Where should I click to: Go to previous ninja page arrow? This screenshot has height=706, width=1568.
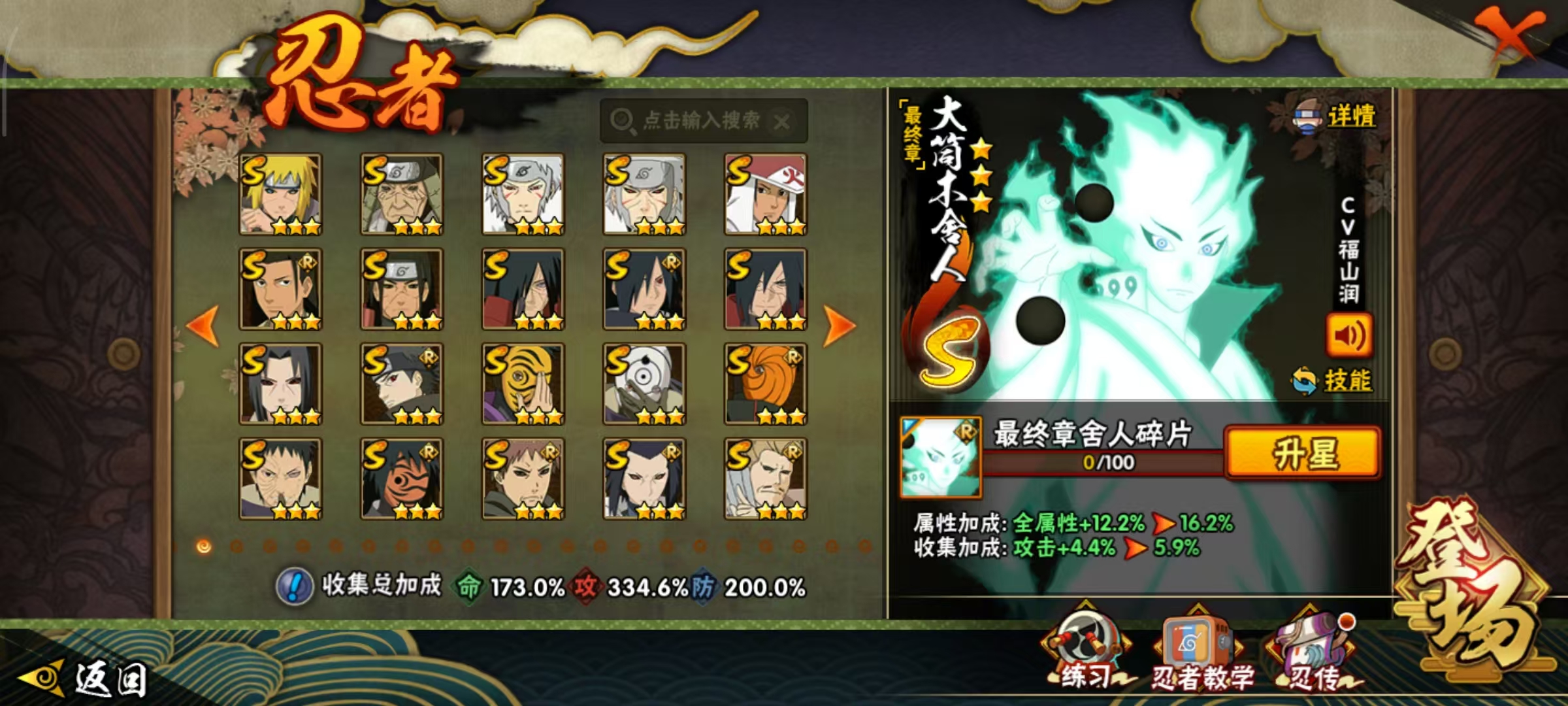[203, 325]
